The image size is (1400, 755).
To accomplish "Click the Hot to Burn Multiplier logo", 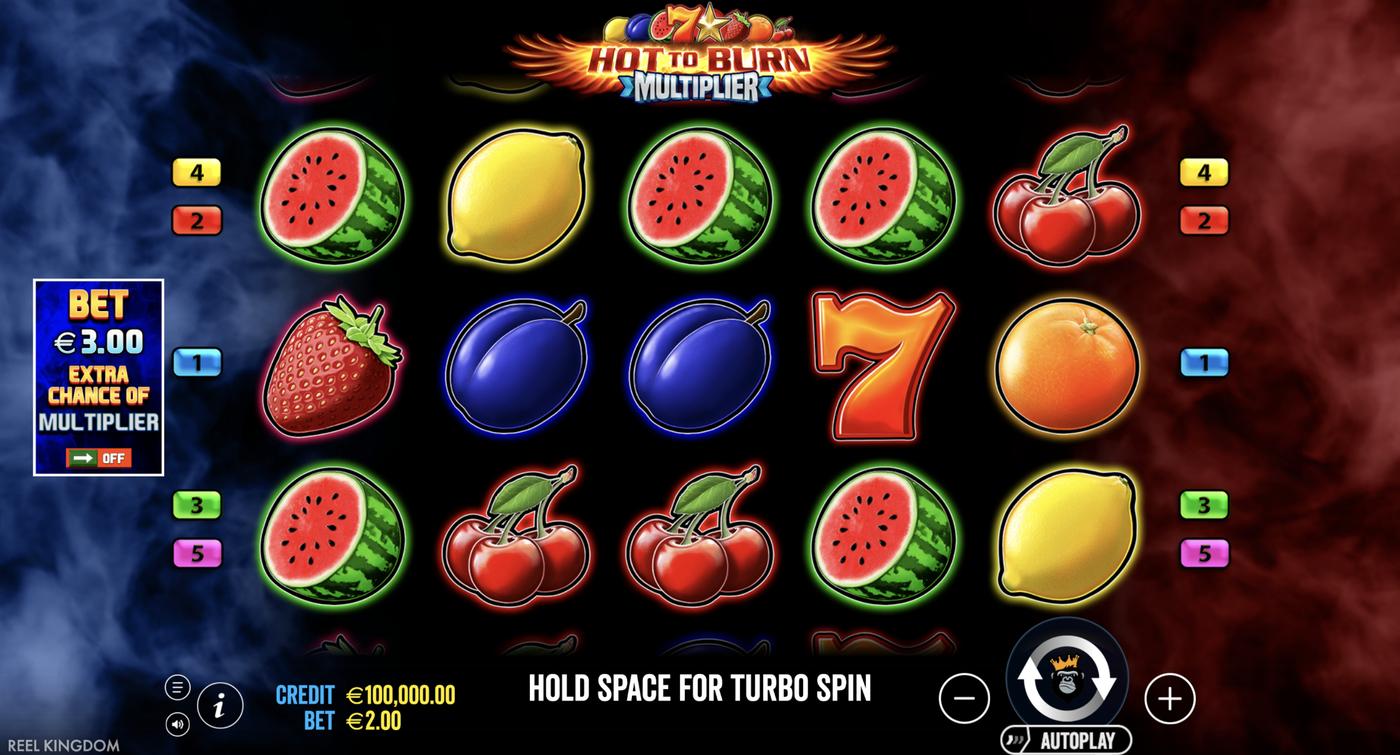I will (700, 55).
